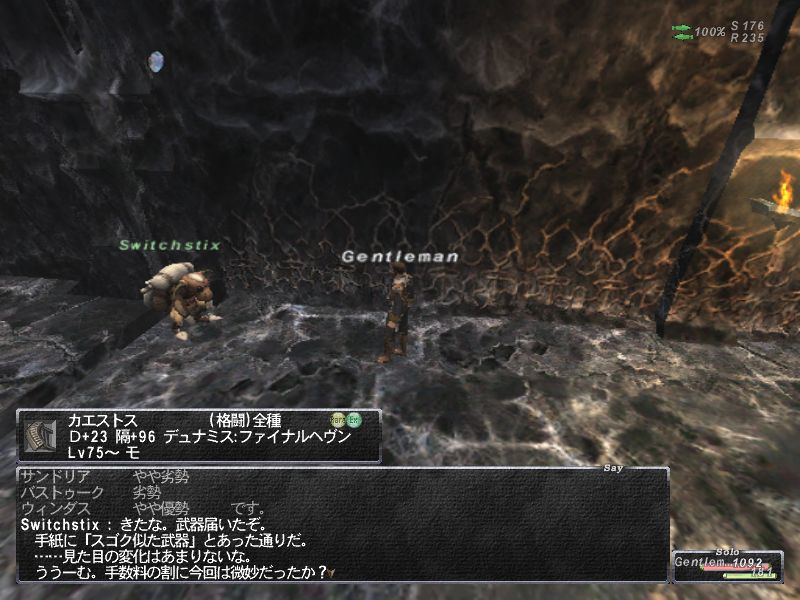
Task: Click the Switchstix dialogue chat log window
Action: [x=341, y=524]
